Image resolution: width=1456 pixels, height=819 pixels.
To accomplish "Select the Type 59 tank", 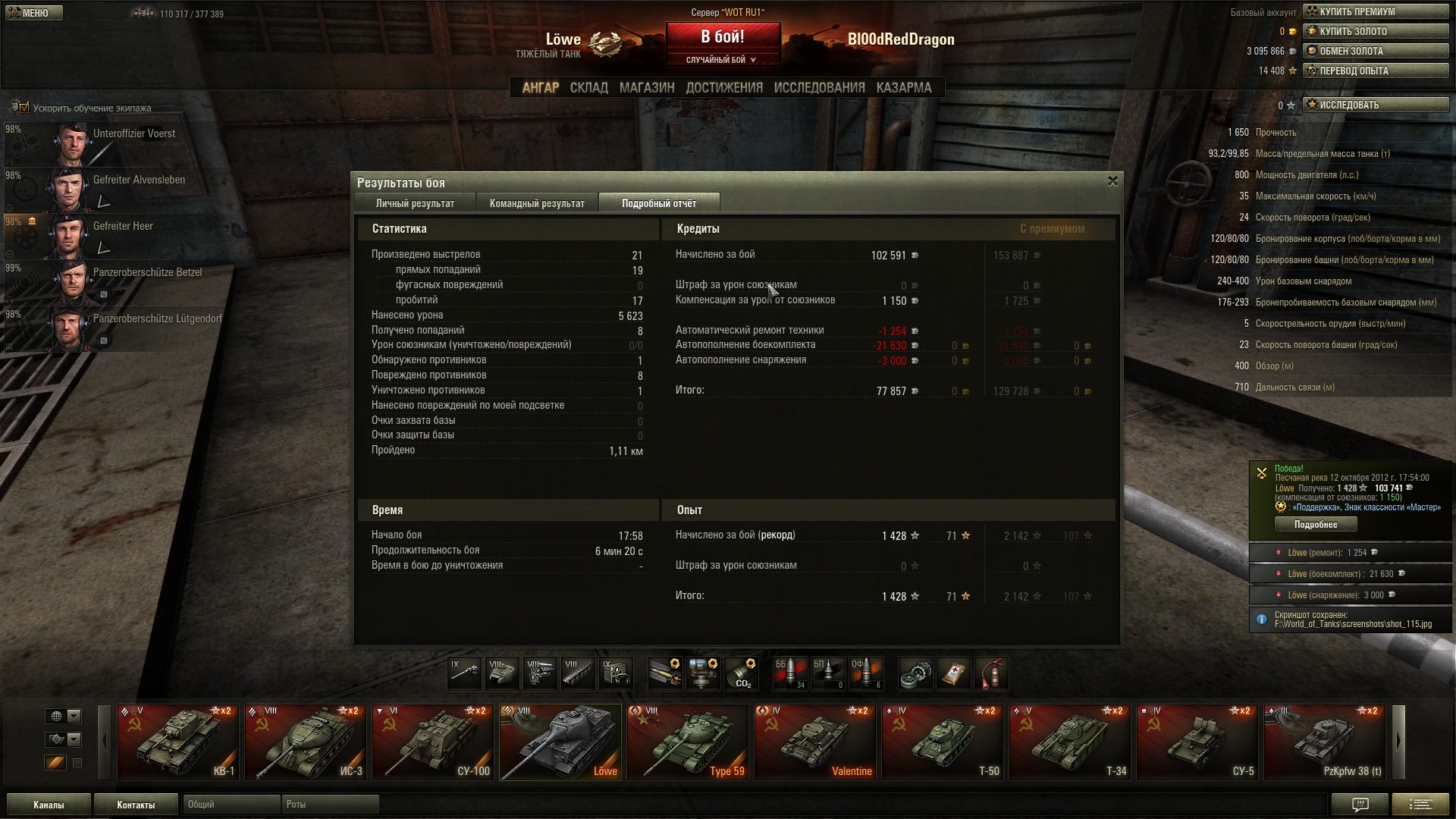I will pos(688,742).
